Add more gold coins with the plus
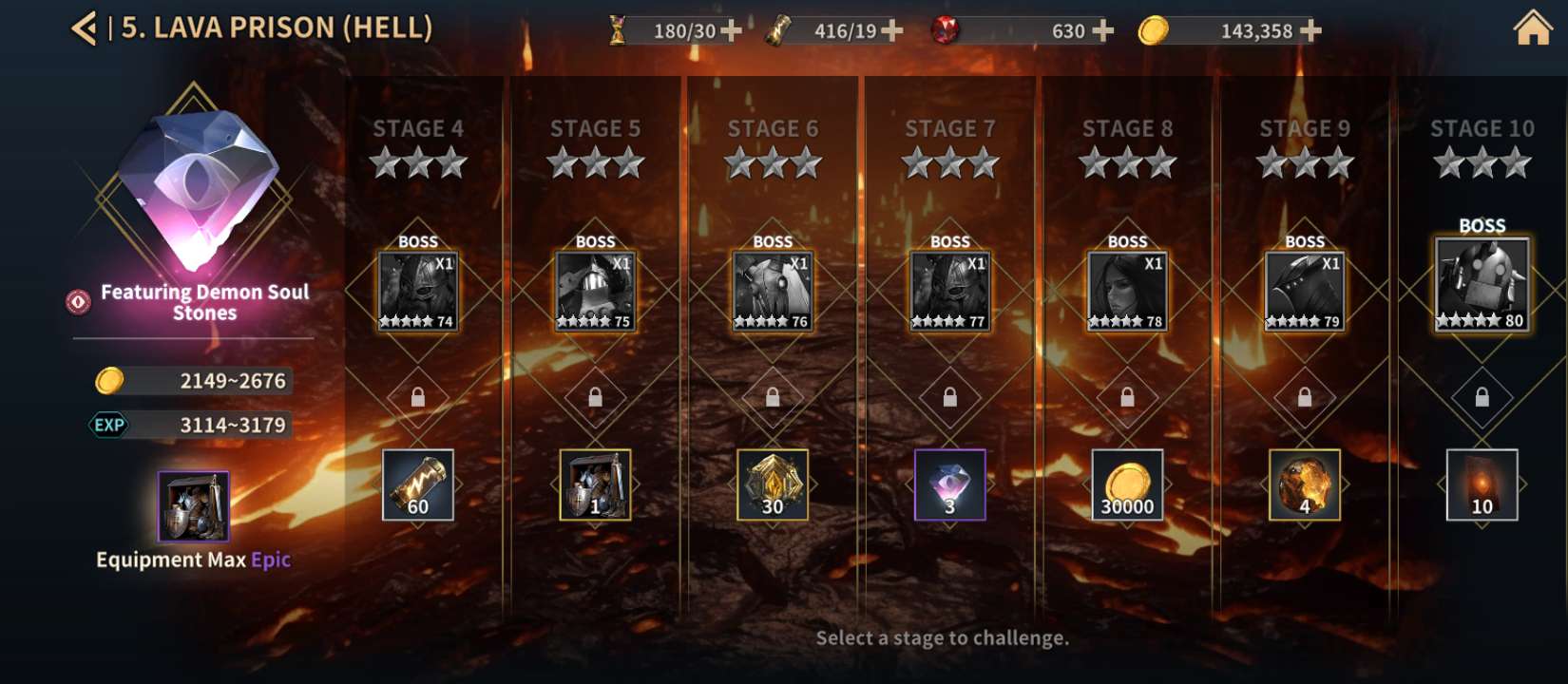Viewport: 1568px width, 684px height. tap(1311, 31)
